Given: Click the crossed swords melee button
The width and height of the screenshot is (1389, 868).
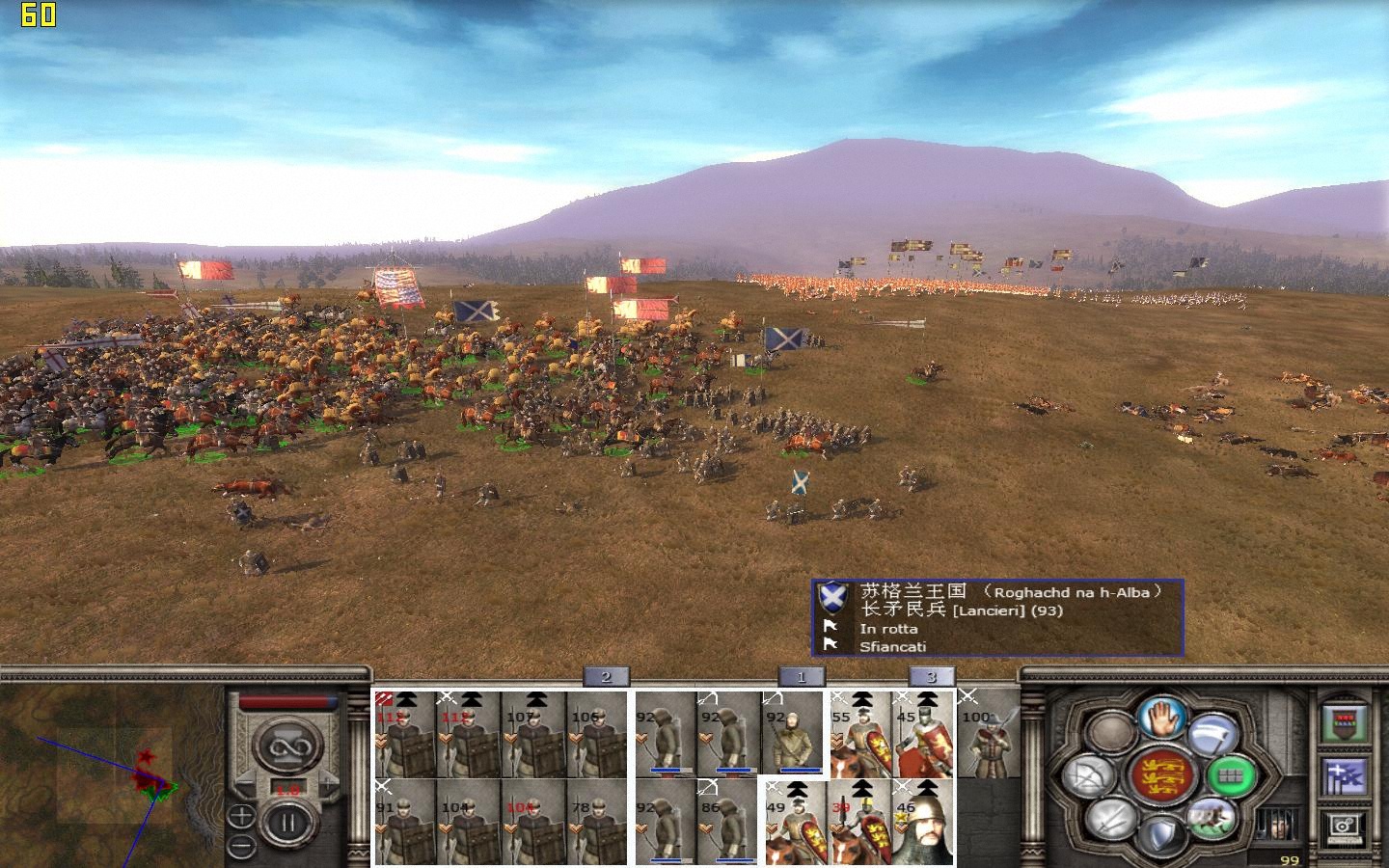Looking at the screenshot, I should [1110, 820].
